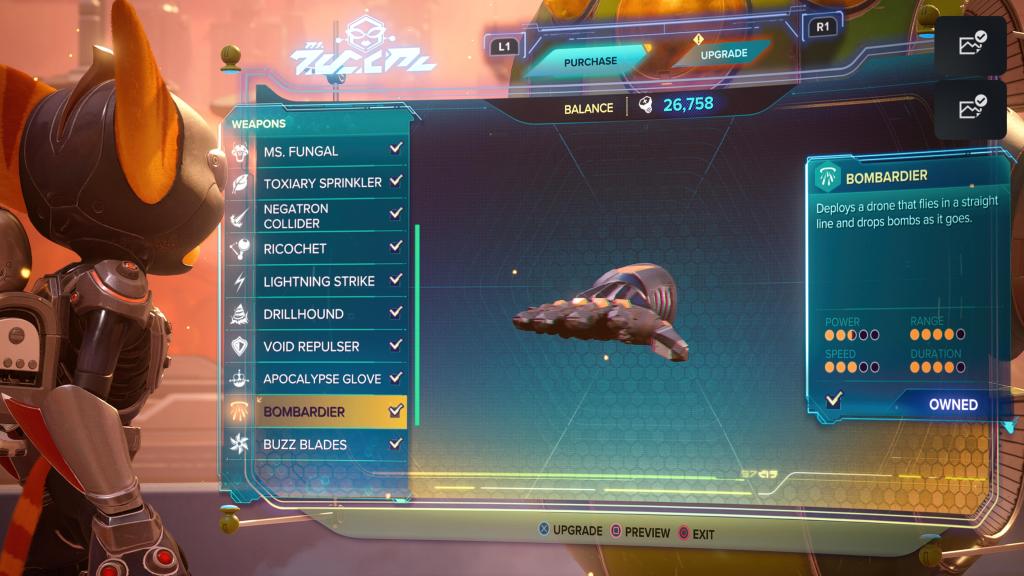Click the top screenshot overlay icon
This screenshot has width=1024, height=576.
point(970,45)
